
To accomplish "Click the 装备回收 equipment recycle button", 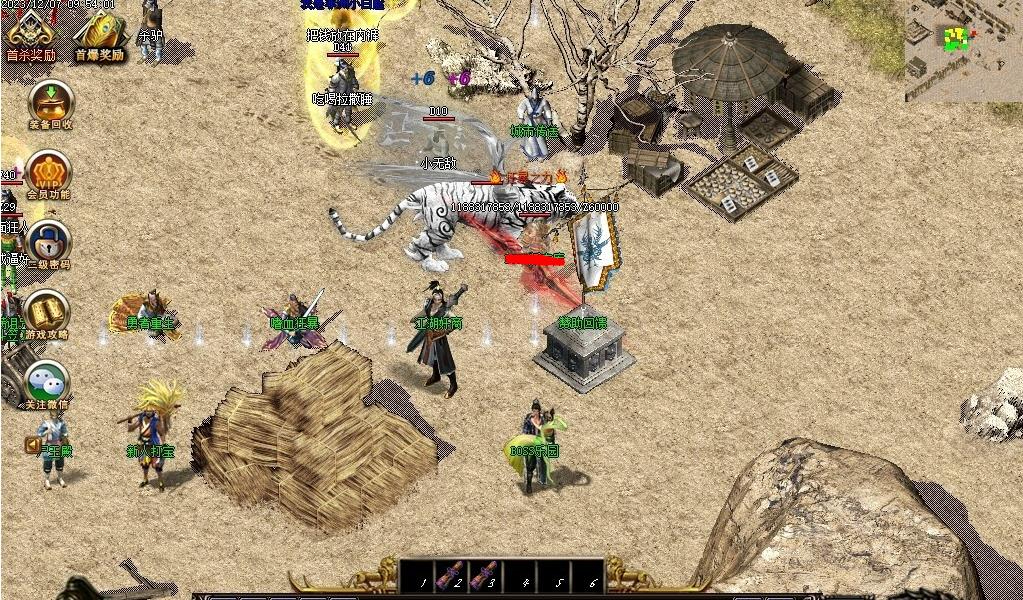I will coord(49,102).
